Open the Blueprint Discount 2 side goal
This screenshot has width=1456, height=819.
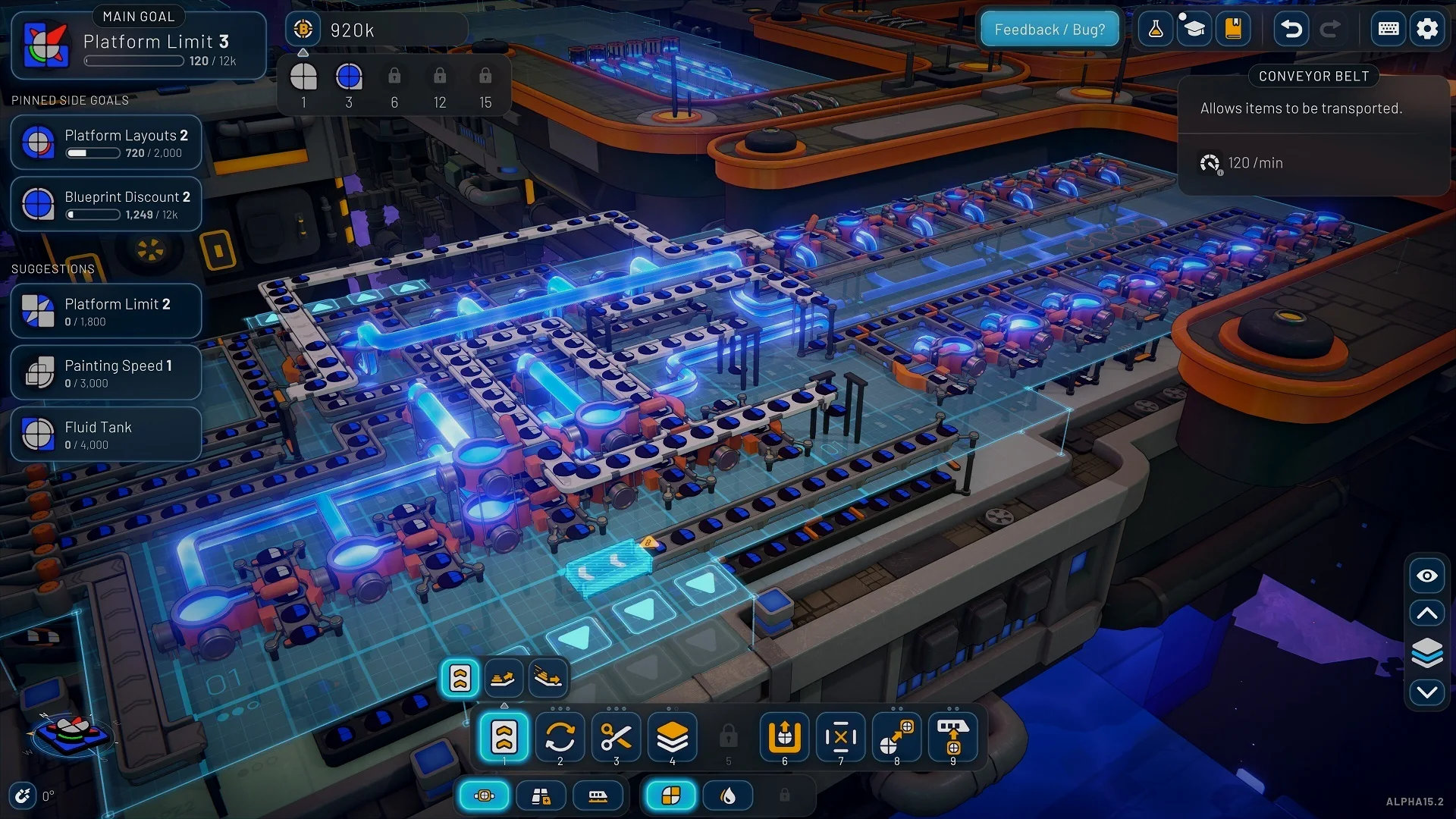click(106, 204)
